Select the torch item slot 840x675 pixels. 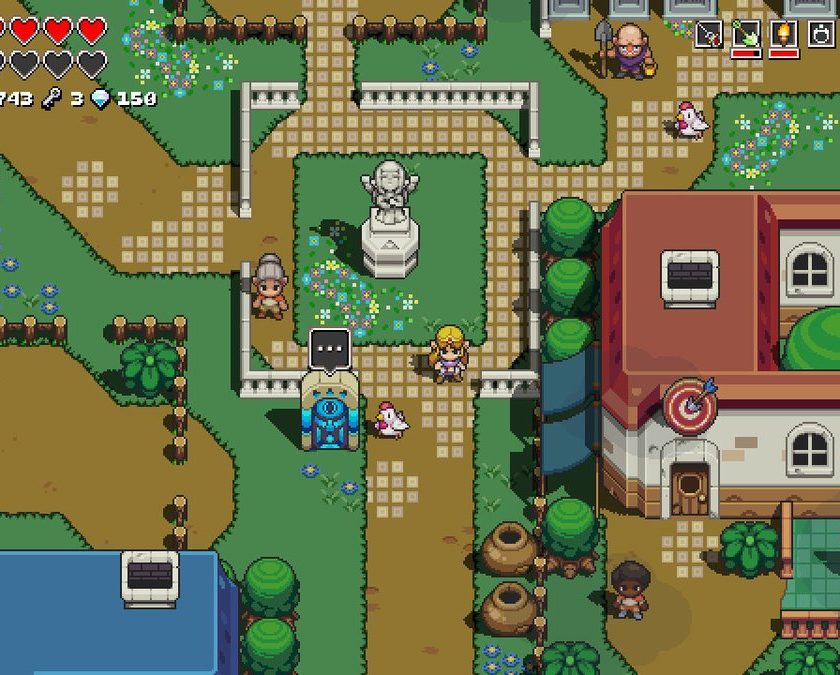pos(782,34)
